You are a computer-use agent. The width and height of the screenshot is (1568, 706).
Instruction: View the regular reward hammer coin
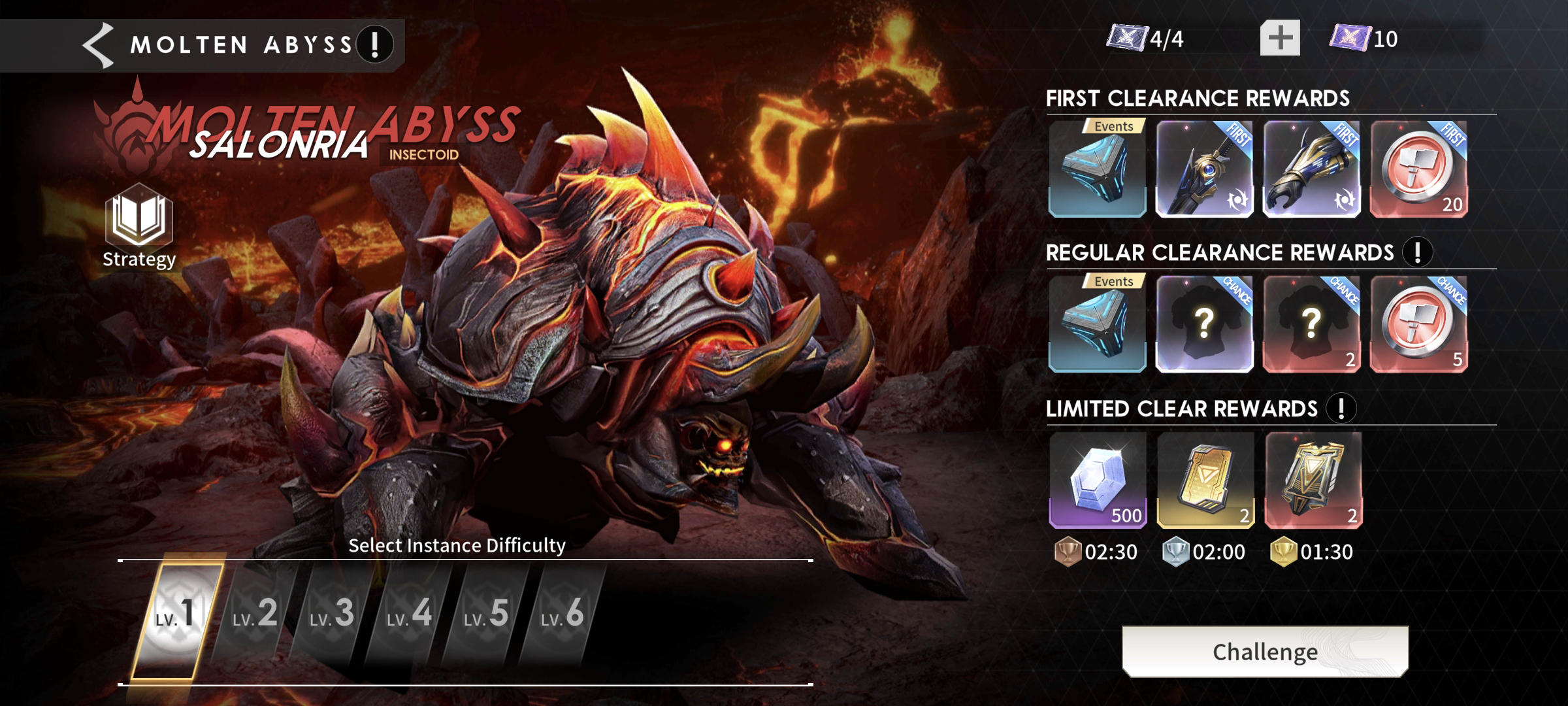[1418, 324]
